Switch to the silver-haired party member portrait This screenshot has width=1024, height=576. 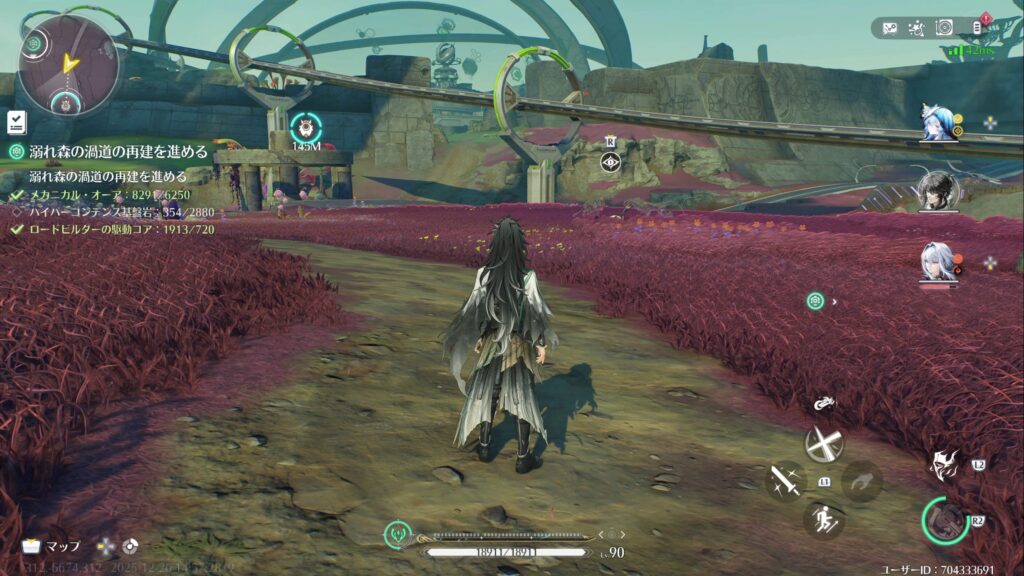click(938, 263)
